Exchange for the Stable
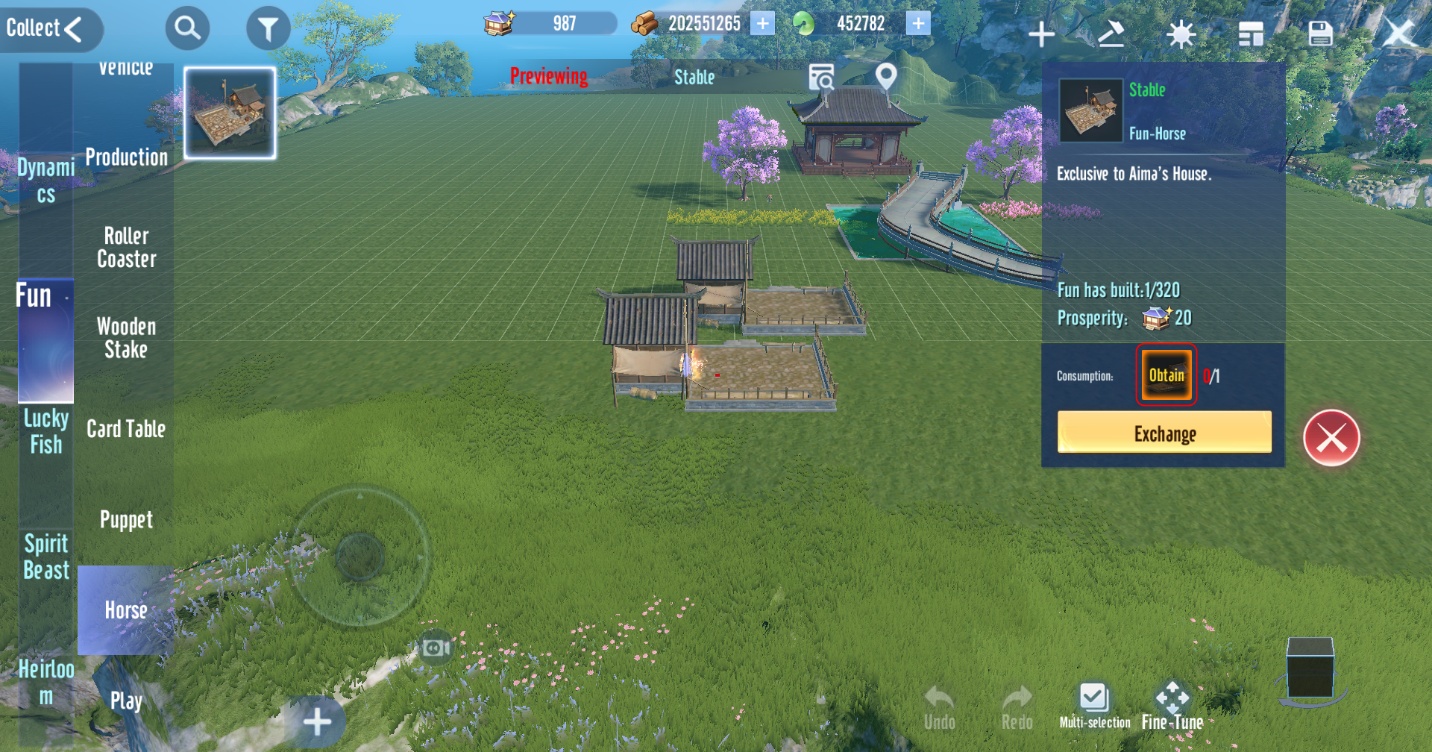 (1164, 433)
